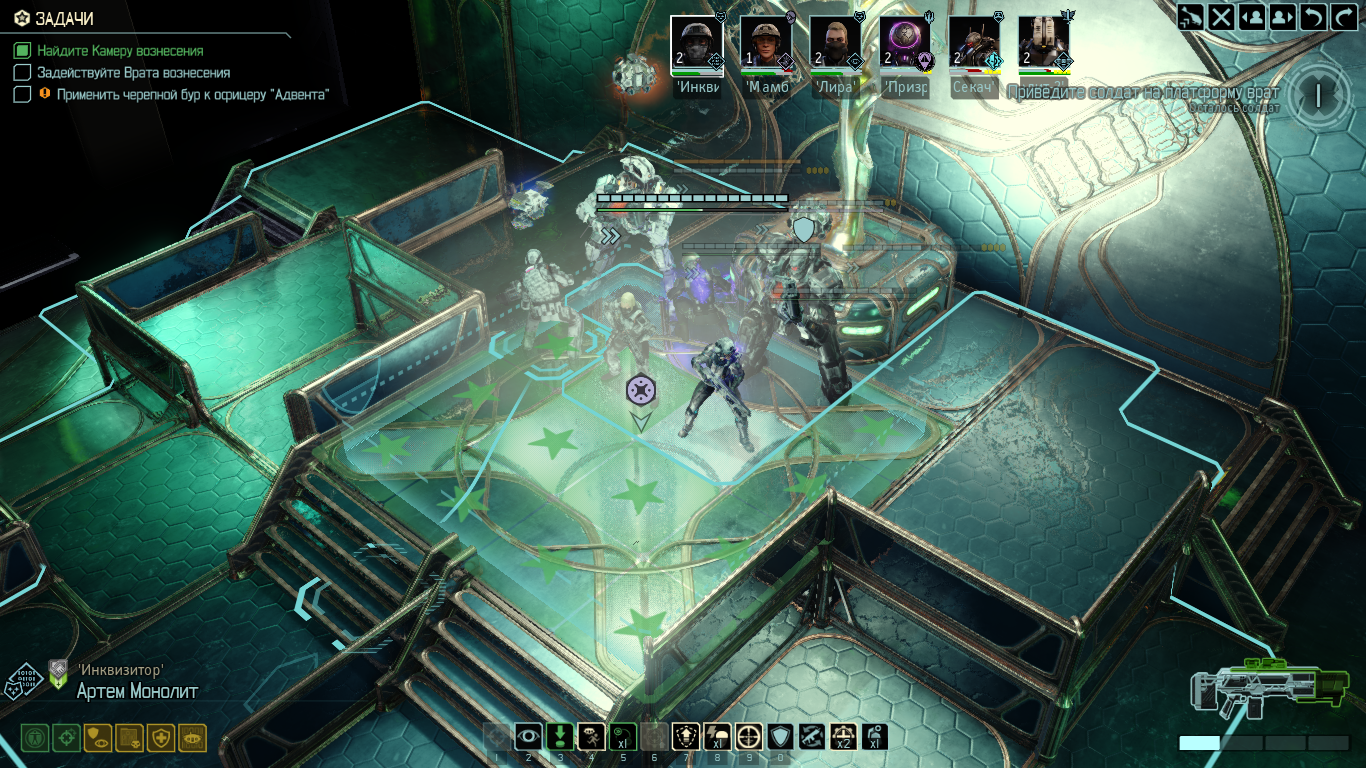Switch to the previous soldier
The height and width of the screenshot is (768, 1366).
[x=1251, y=16]
